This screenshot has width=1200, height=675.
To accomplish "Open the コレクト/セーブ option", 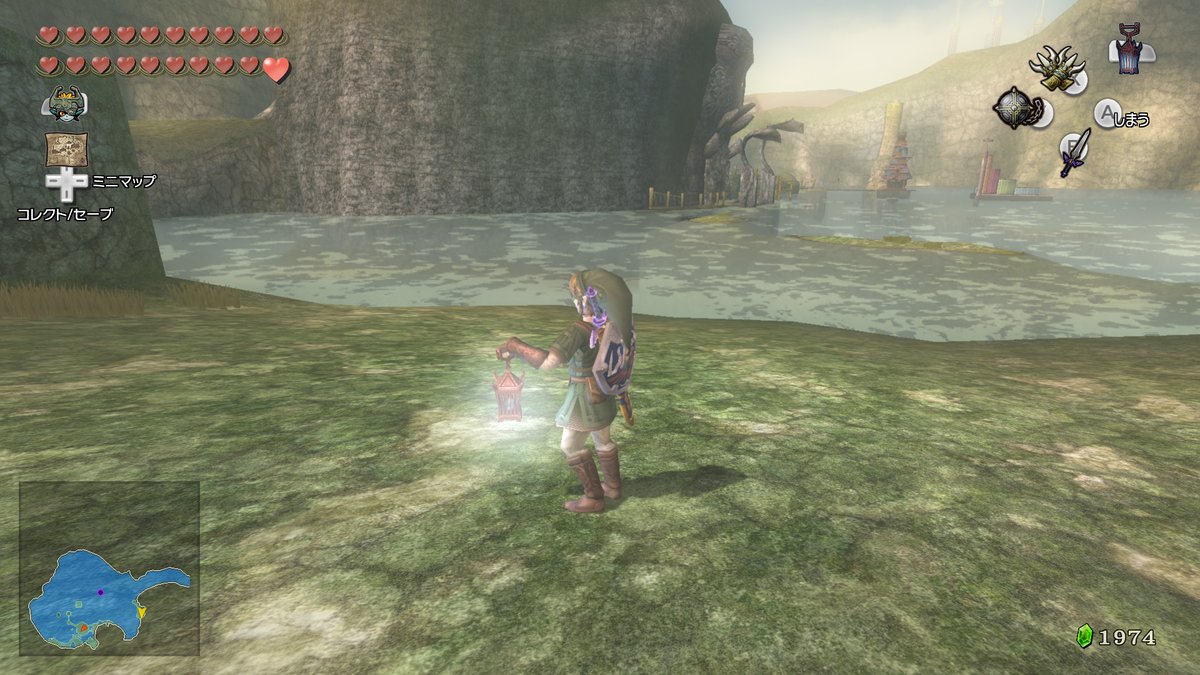I will pyautogui.click(x=65, y=213).
